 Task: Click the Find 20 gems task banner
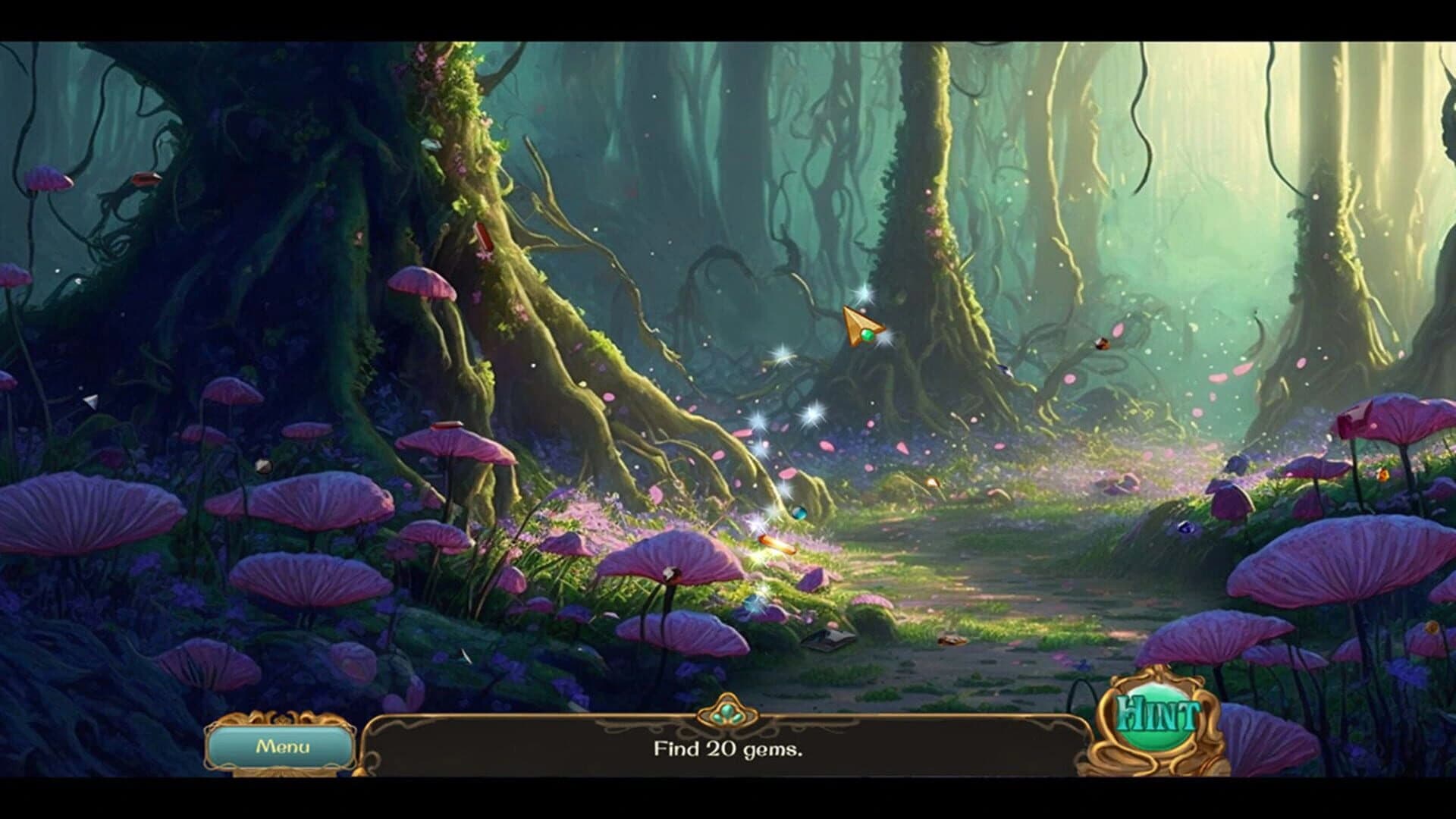tap(728, 752)
